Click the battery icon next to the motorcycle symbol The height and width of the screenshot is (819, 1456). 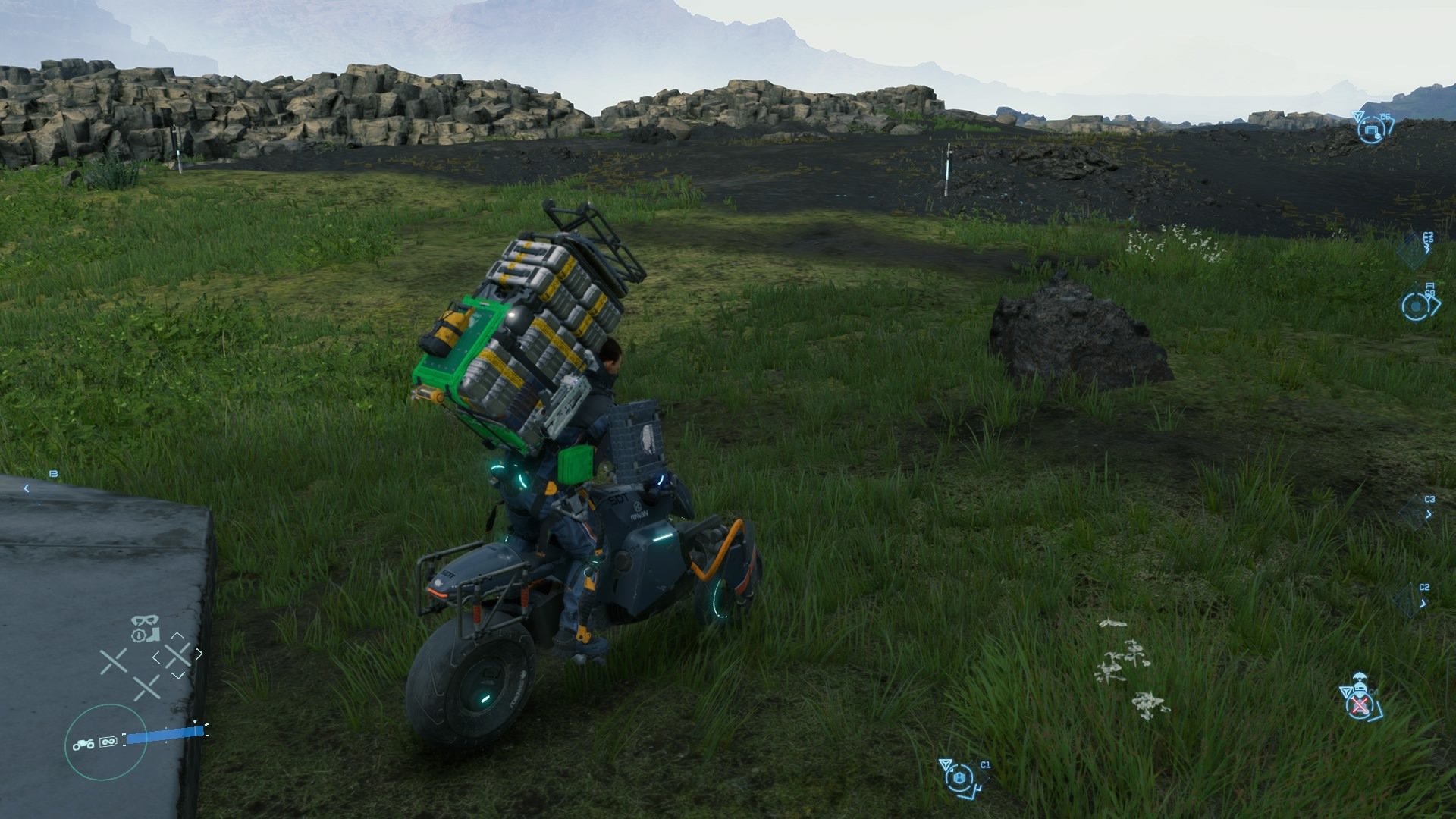click(x=109, y=742)
